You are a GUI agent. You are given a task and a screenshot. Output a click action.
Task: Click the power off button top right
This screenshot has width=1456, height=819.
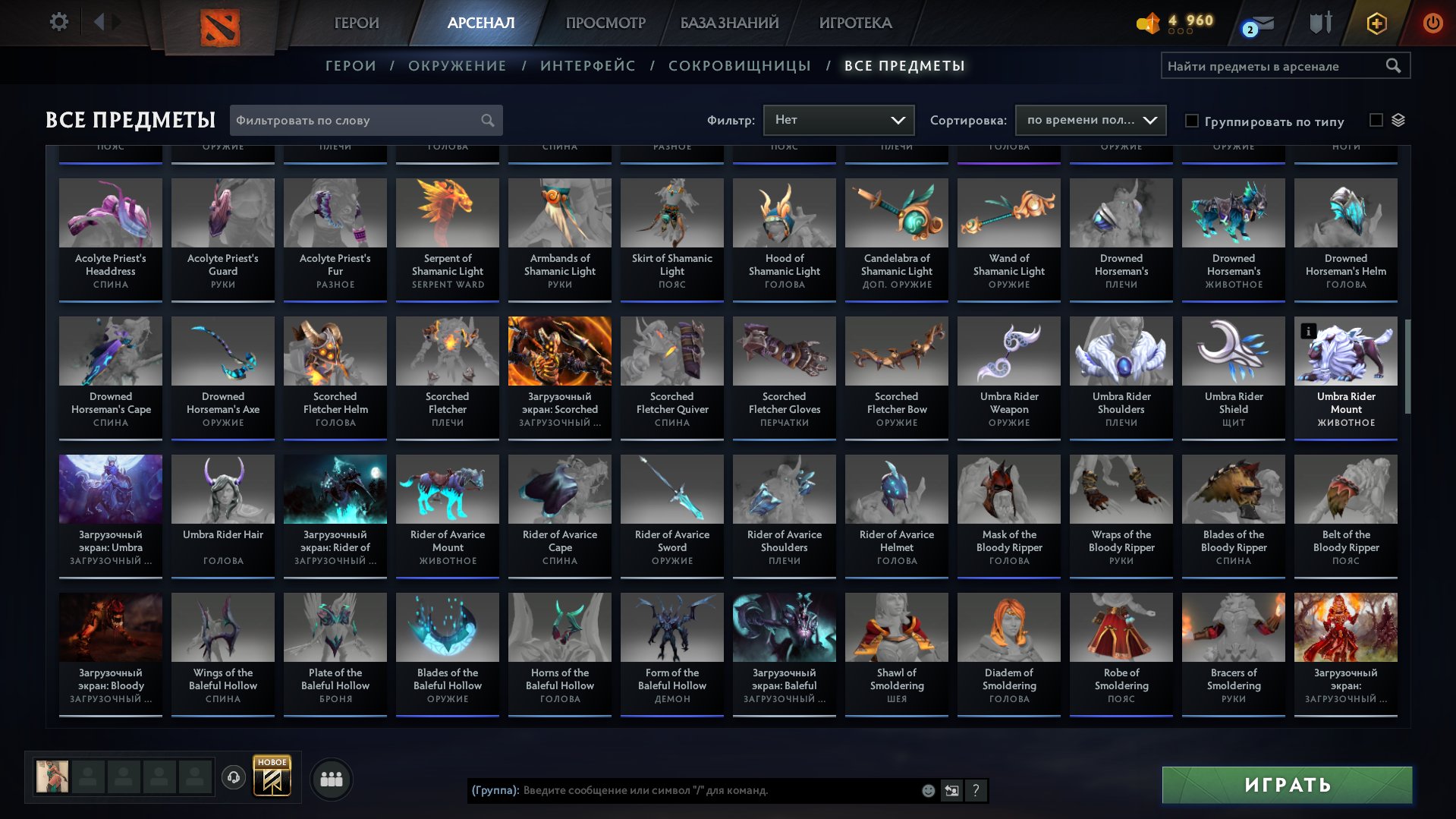(1432, 23)
